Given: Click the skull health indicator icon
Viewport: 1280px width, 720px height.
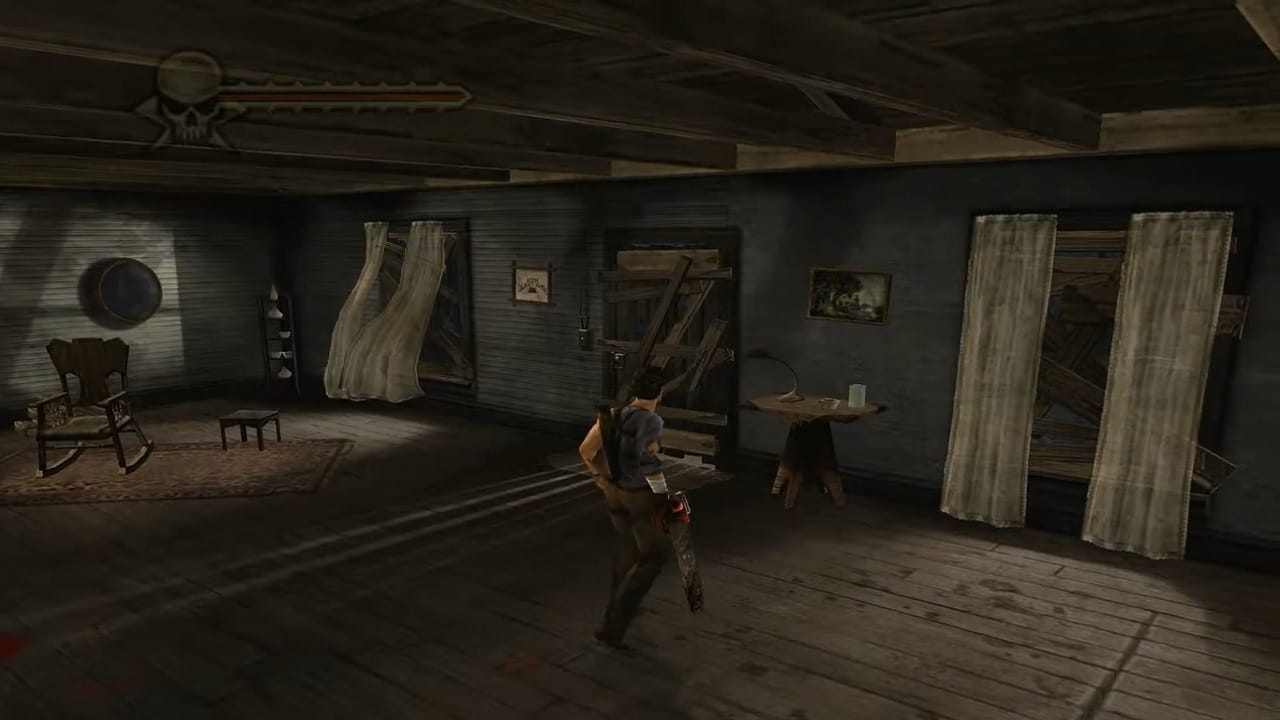Looking at the screenshot, I should (190, 95).
